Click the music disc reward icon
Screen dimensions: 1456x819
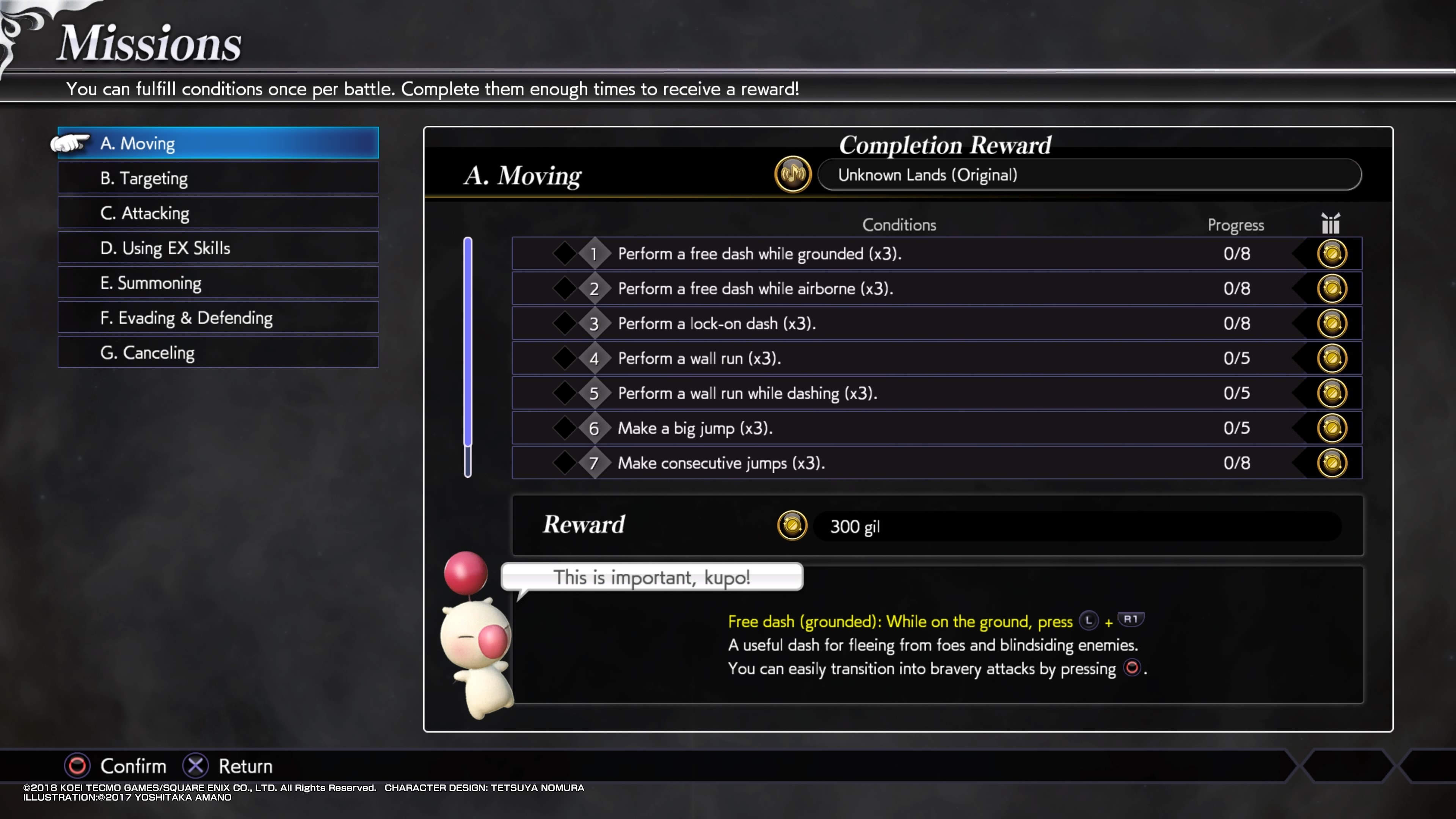pos(792,175)
